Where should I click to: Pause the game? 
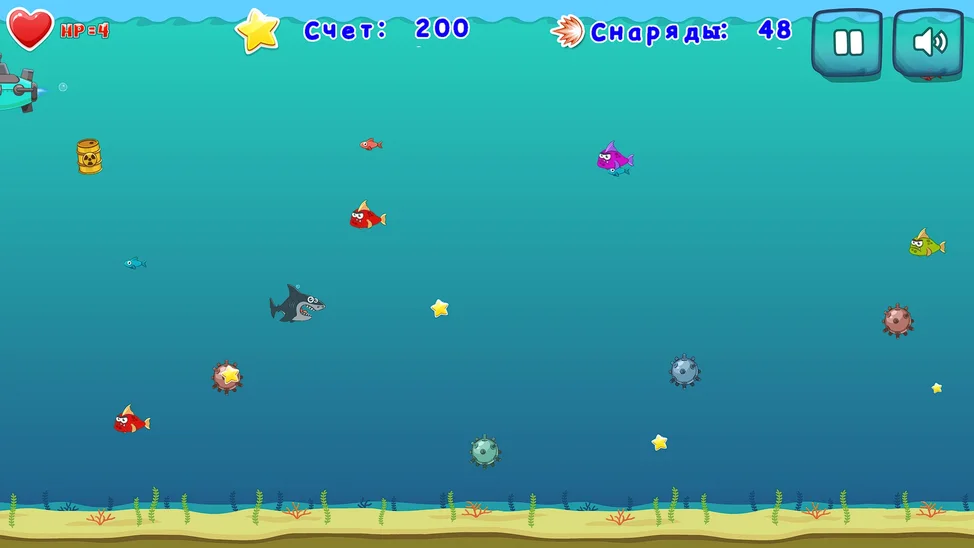coord(846,43)
